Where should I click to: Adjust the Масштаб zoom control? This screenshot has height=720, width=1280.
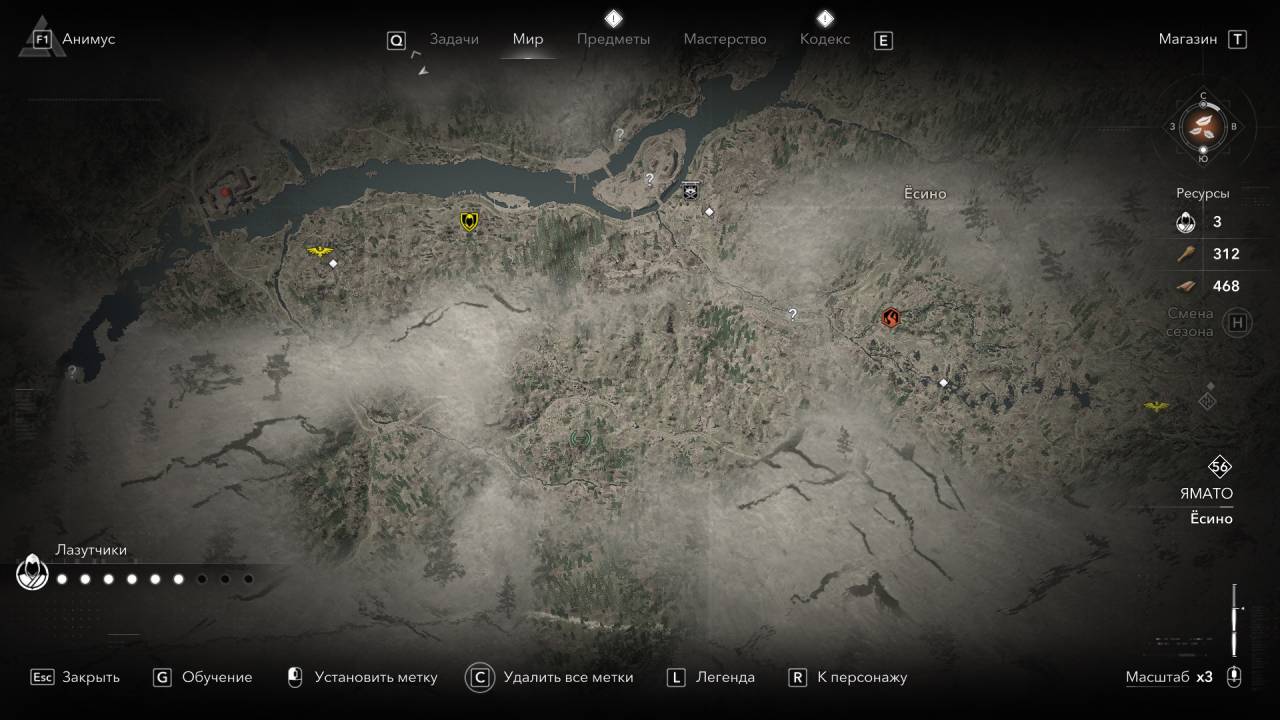(1233, 677)
